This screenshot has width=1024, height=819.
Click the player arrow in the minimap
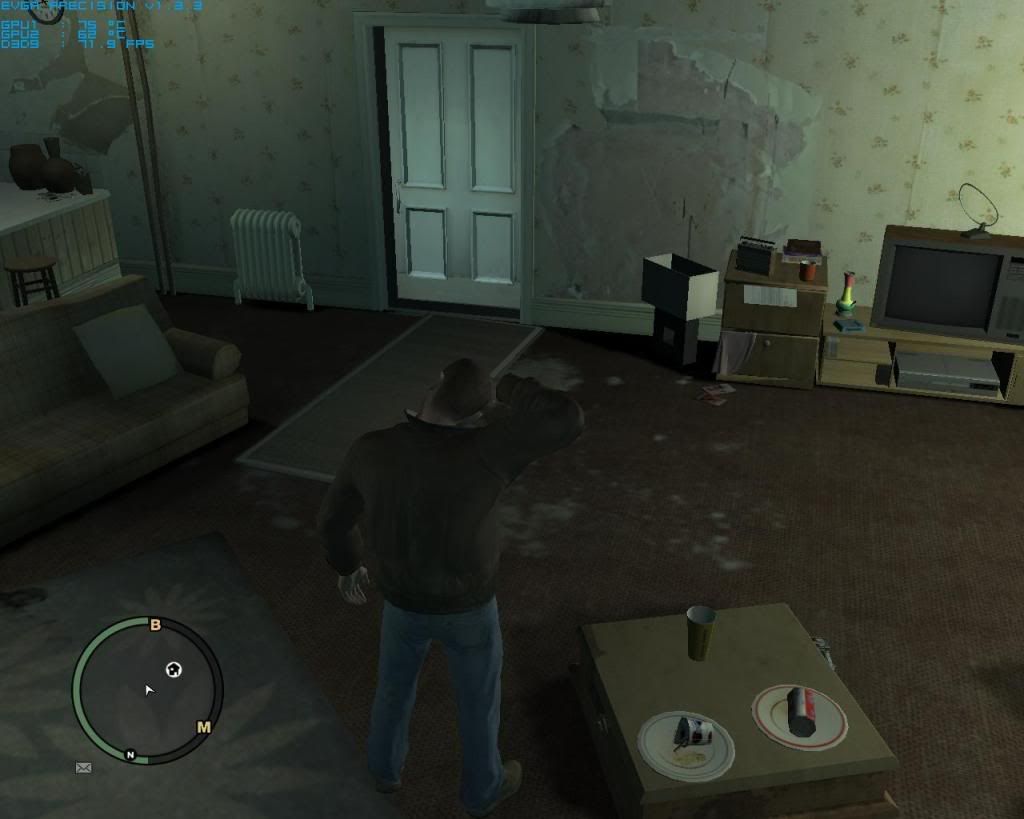click(149, 690)
